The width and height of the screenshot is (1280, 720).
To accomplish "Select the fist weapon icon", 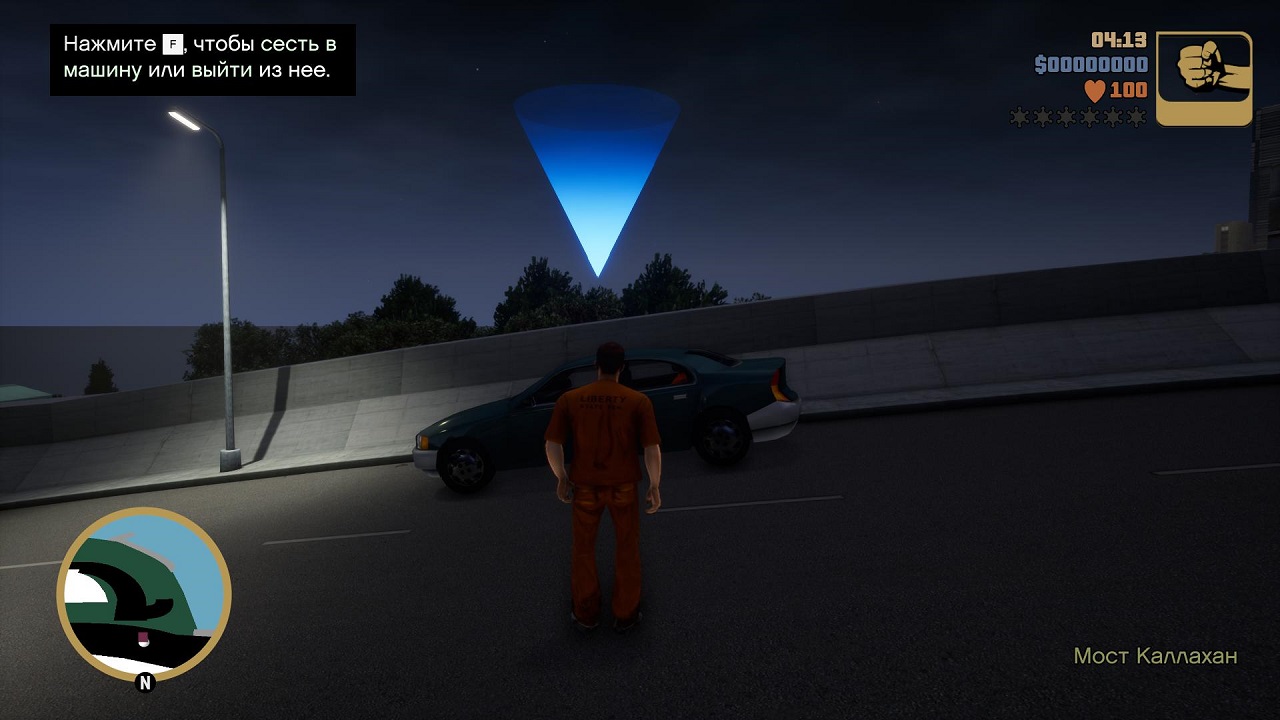I will click(x=1204, y=79).
